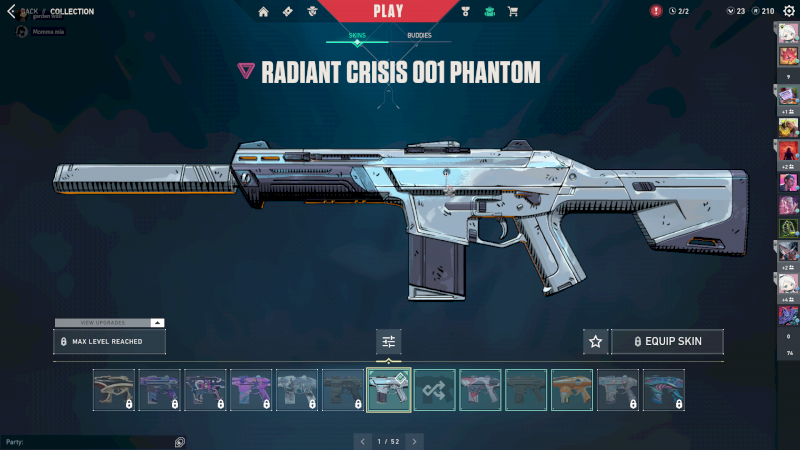
Task: Go to the previous page of skins
Action: (363, 440)
